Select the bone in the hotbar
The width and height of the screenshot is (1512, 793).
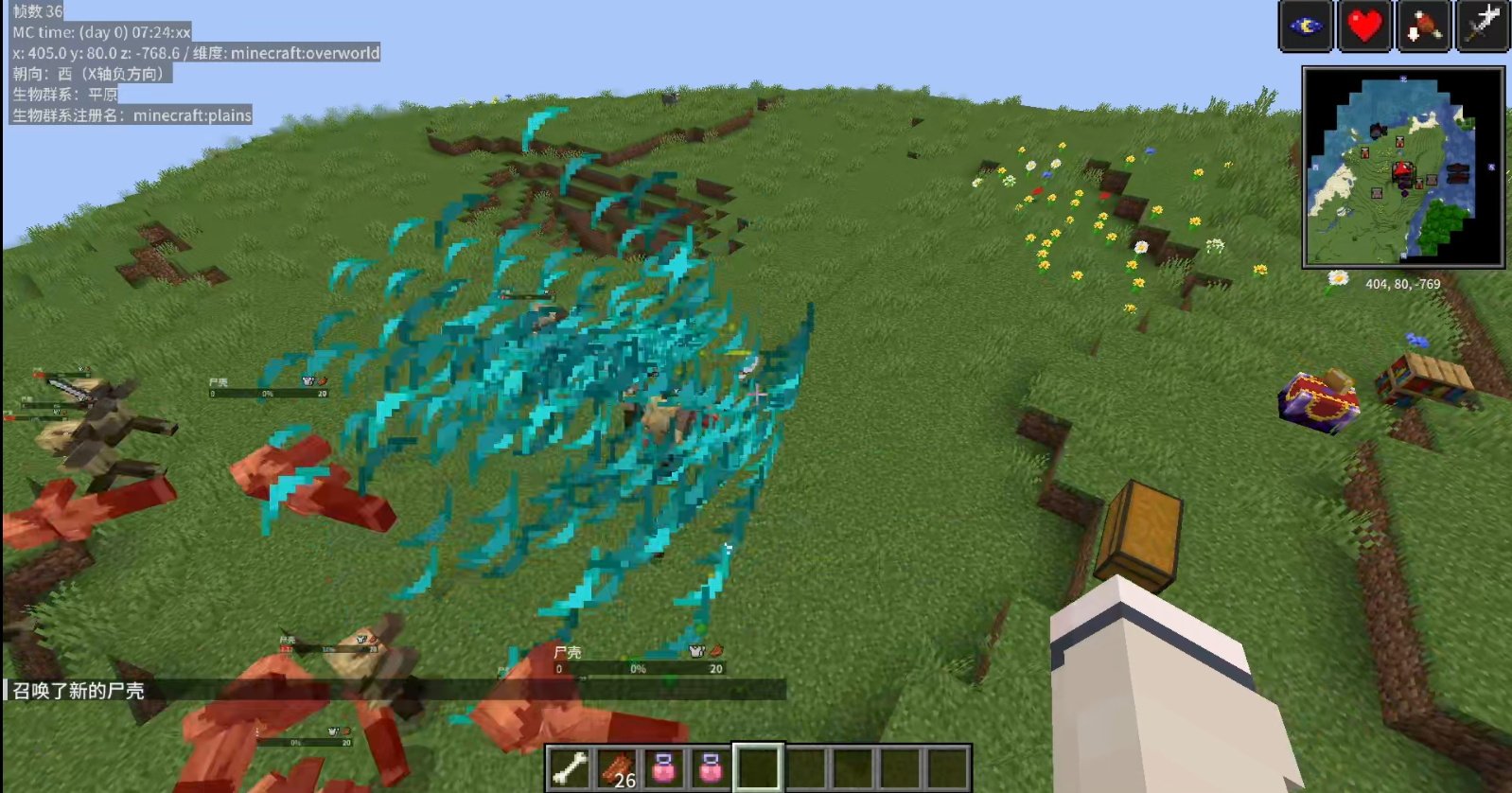tap(570, 767)
